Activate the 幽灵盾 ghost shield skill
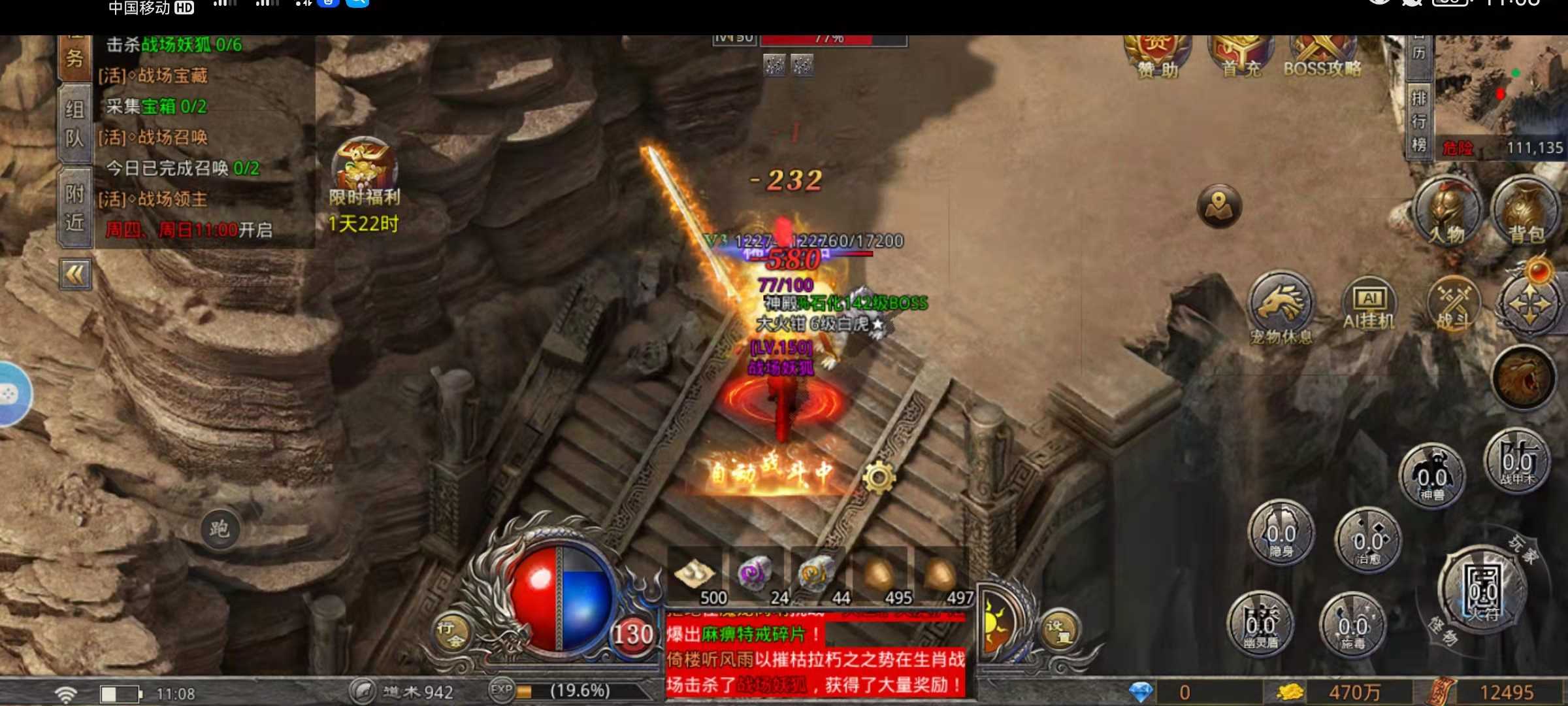Viewport: 1568px width, 706px height. [1260, 624]
